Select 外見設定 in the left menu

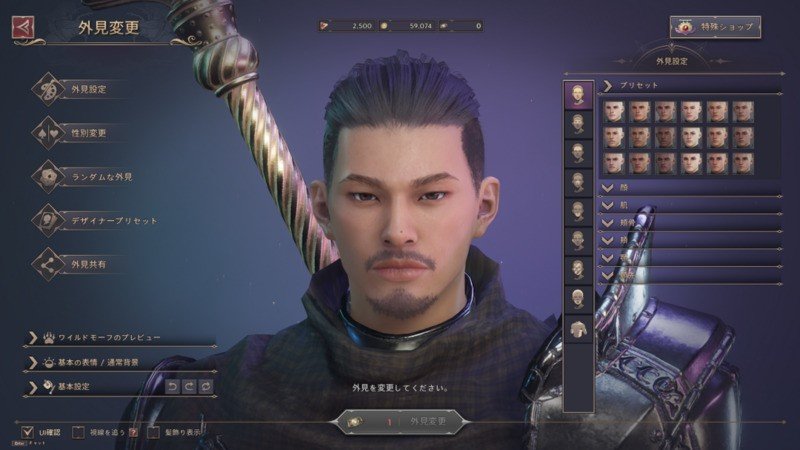tap(88, 89)
